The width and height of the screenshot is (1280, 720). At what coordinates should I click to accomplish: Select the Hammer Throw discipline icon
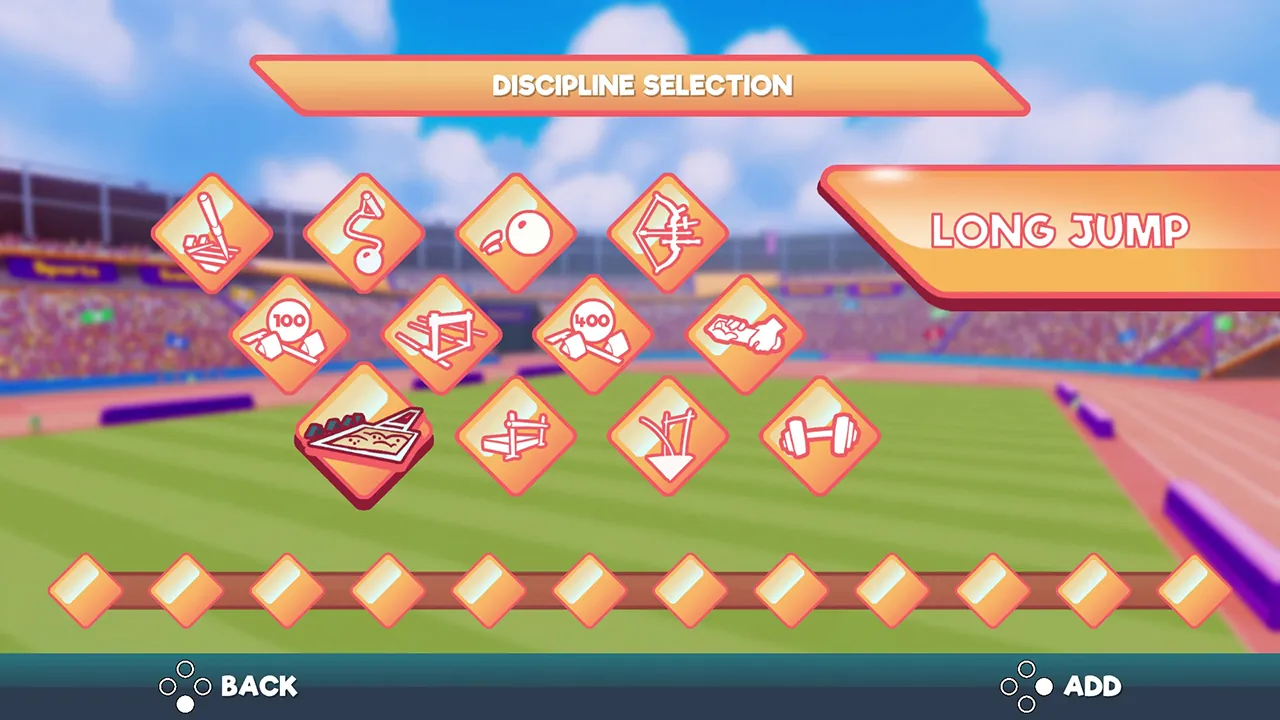363,230
